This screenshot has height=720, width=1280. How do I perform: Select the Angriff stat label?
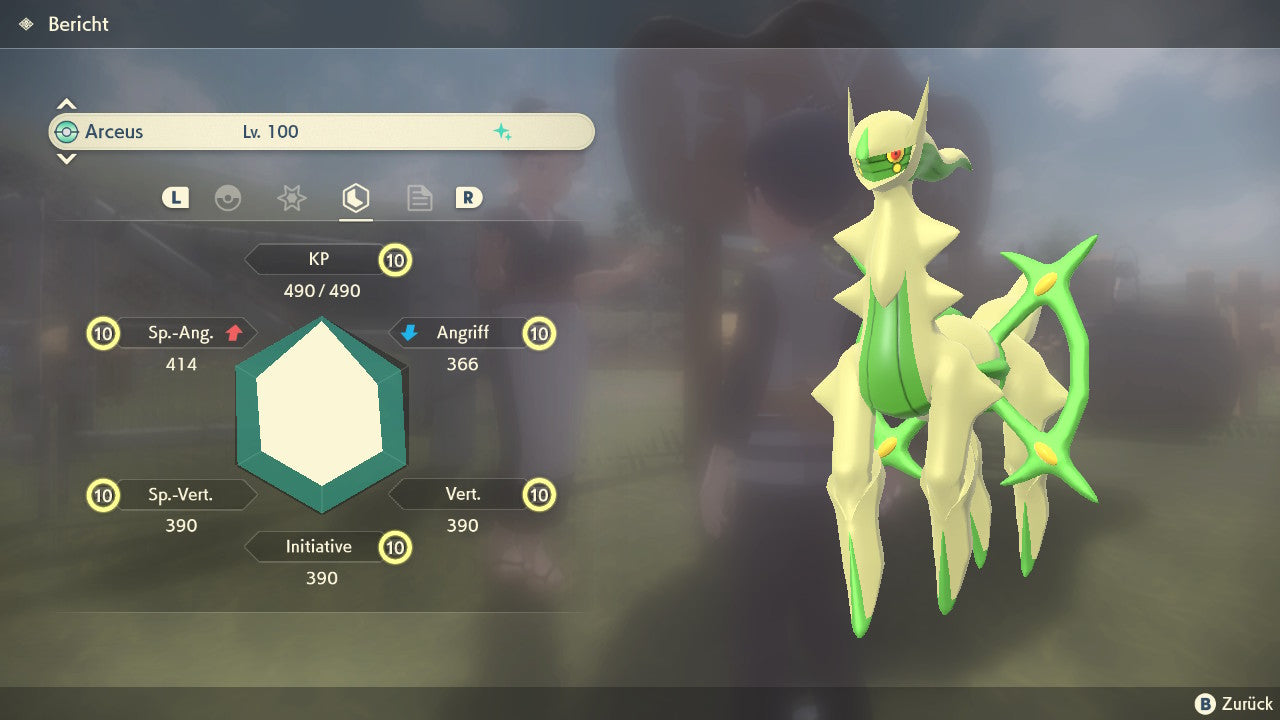click(462, 333)
